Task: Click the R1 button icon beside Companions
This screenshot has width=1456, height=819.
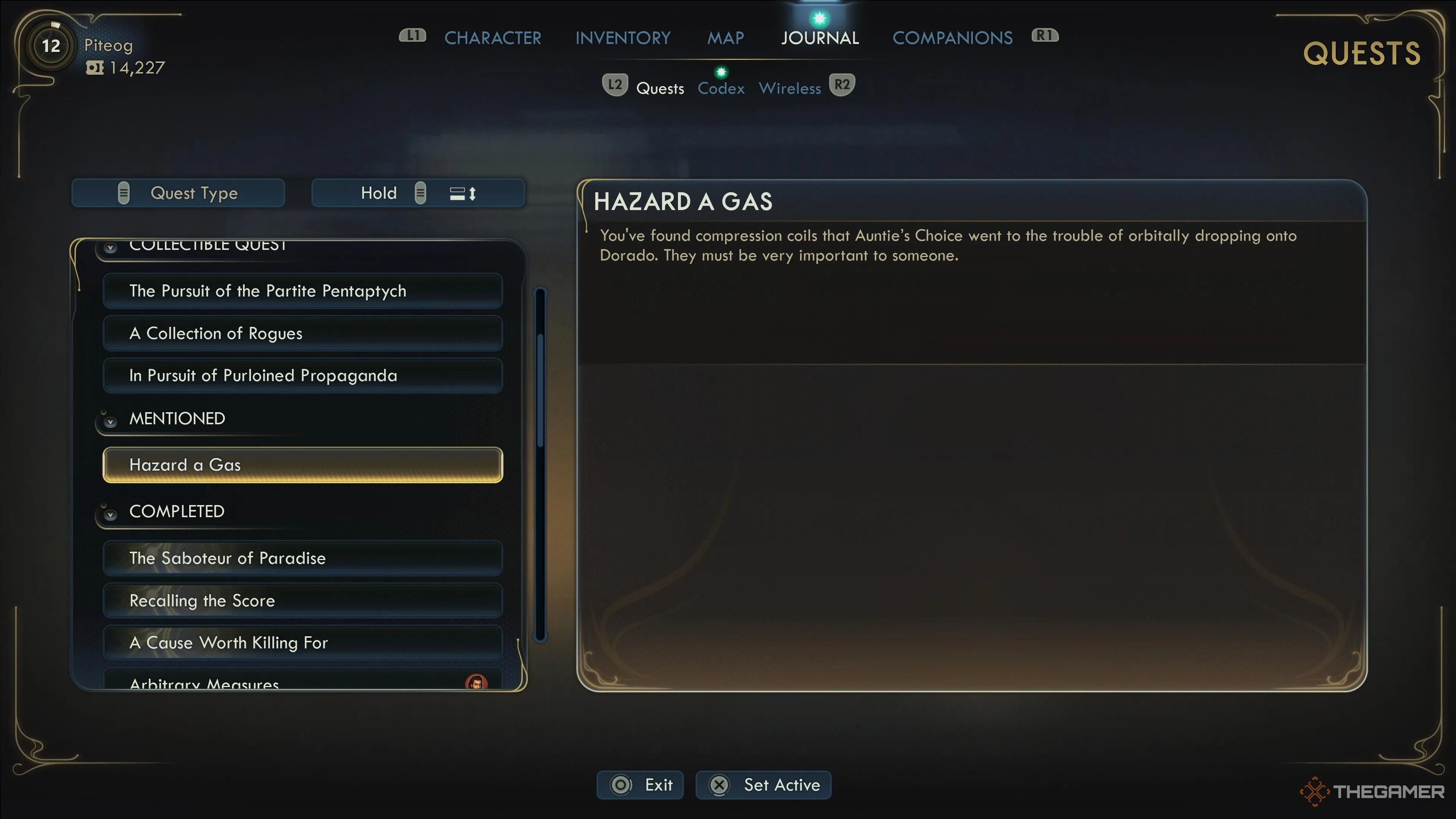Action: coord(1045,35)
